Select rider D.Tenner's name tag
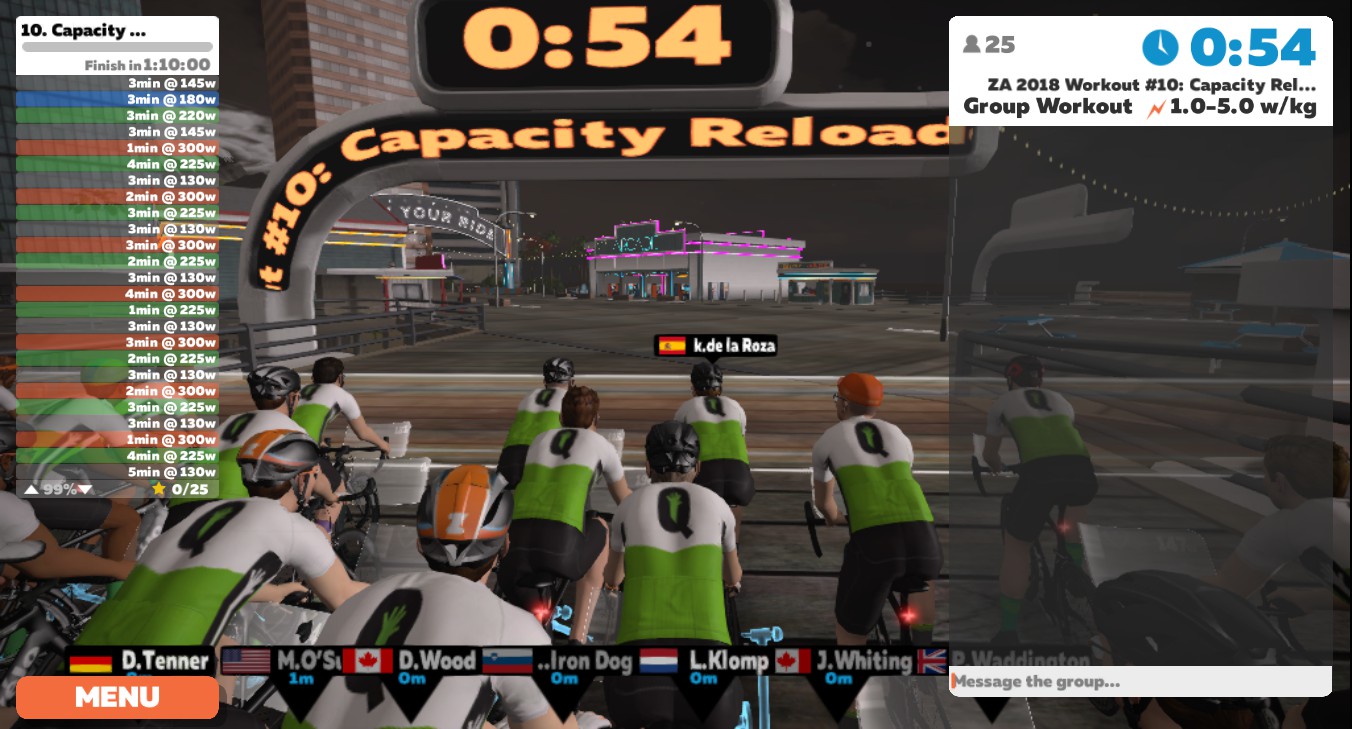The image size is (1352, 729). [x=141, y=661]
